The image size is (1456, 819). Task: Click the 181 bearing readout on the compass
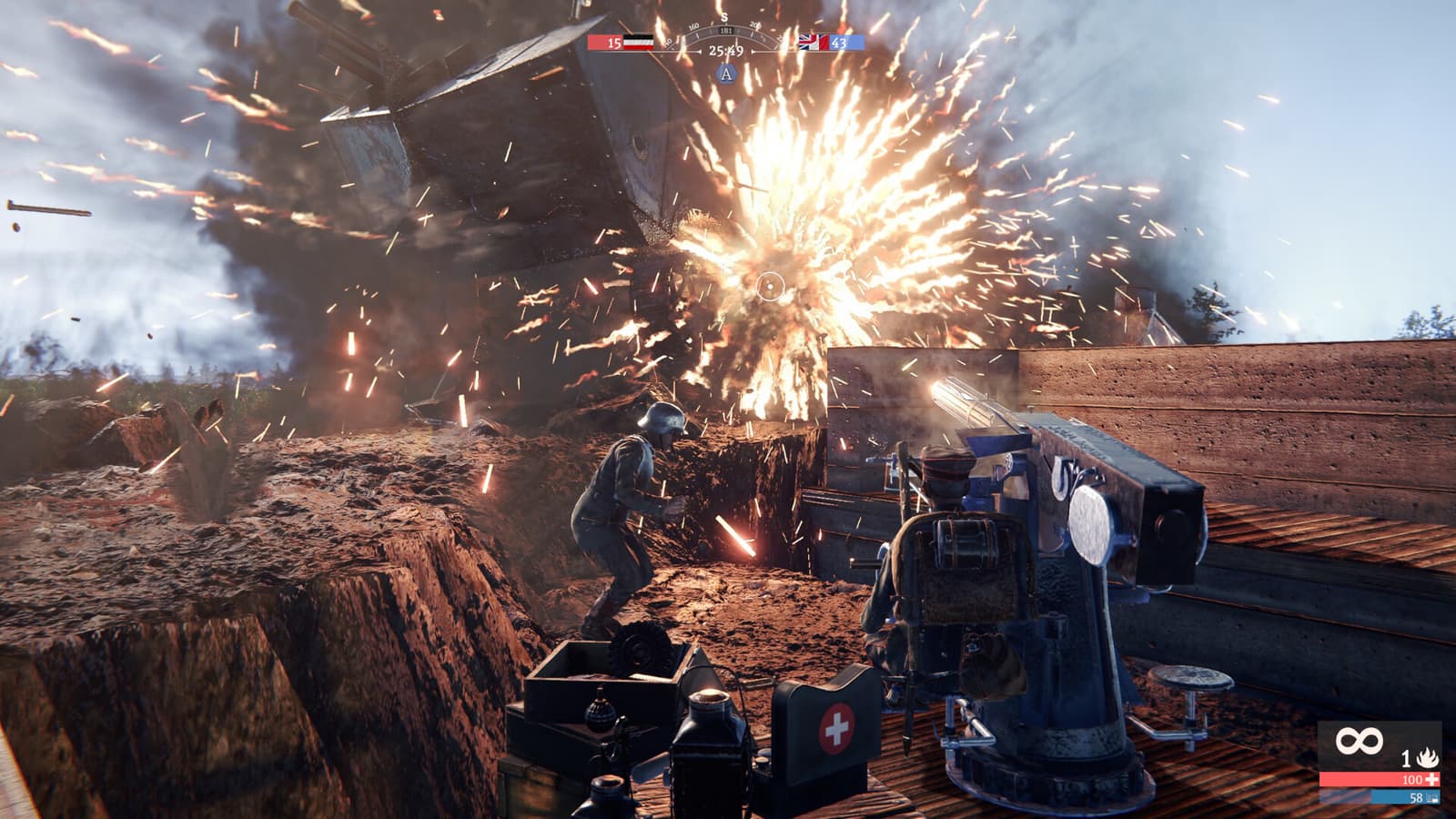726,30
